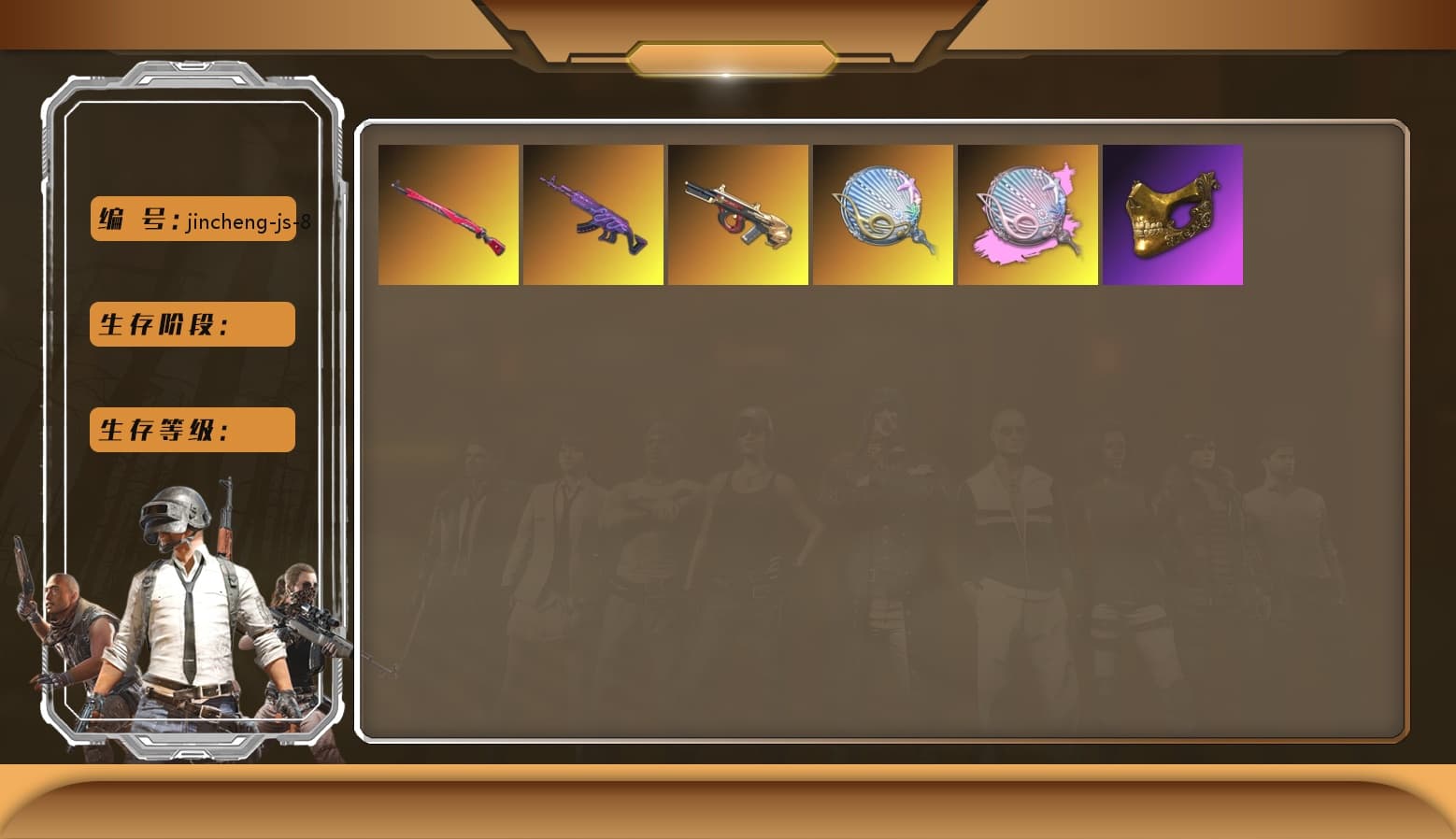
Task: Select the red sniper rifle skin thumbnail
Action: click(447, 214)
